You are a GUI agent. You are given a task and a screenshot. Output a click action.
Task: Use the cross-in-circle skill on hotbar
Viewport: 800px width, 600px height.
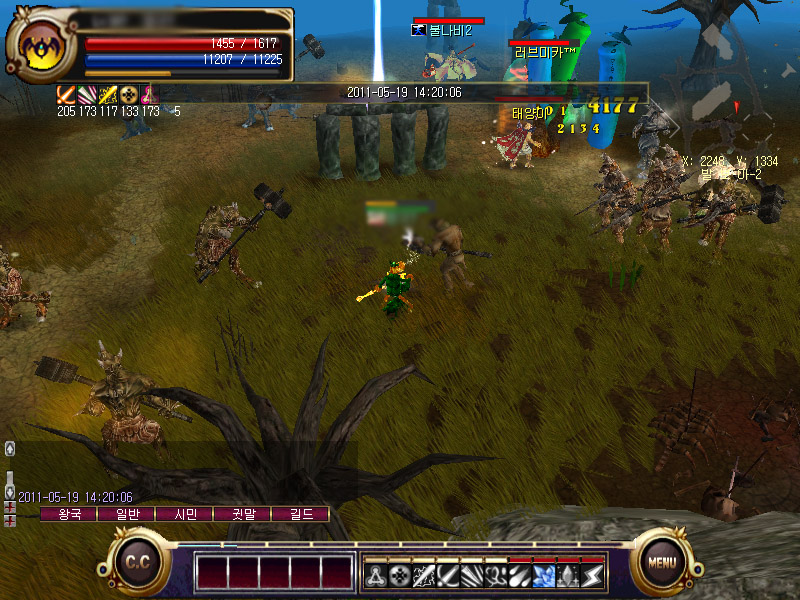(399, 575)
